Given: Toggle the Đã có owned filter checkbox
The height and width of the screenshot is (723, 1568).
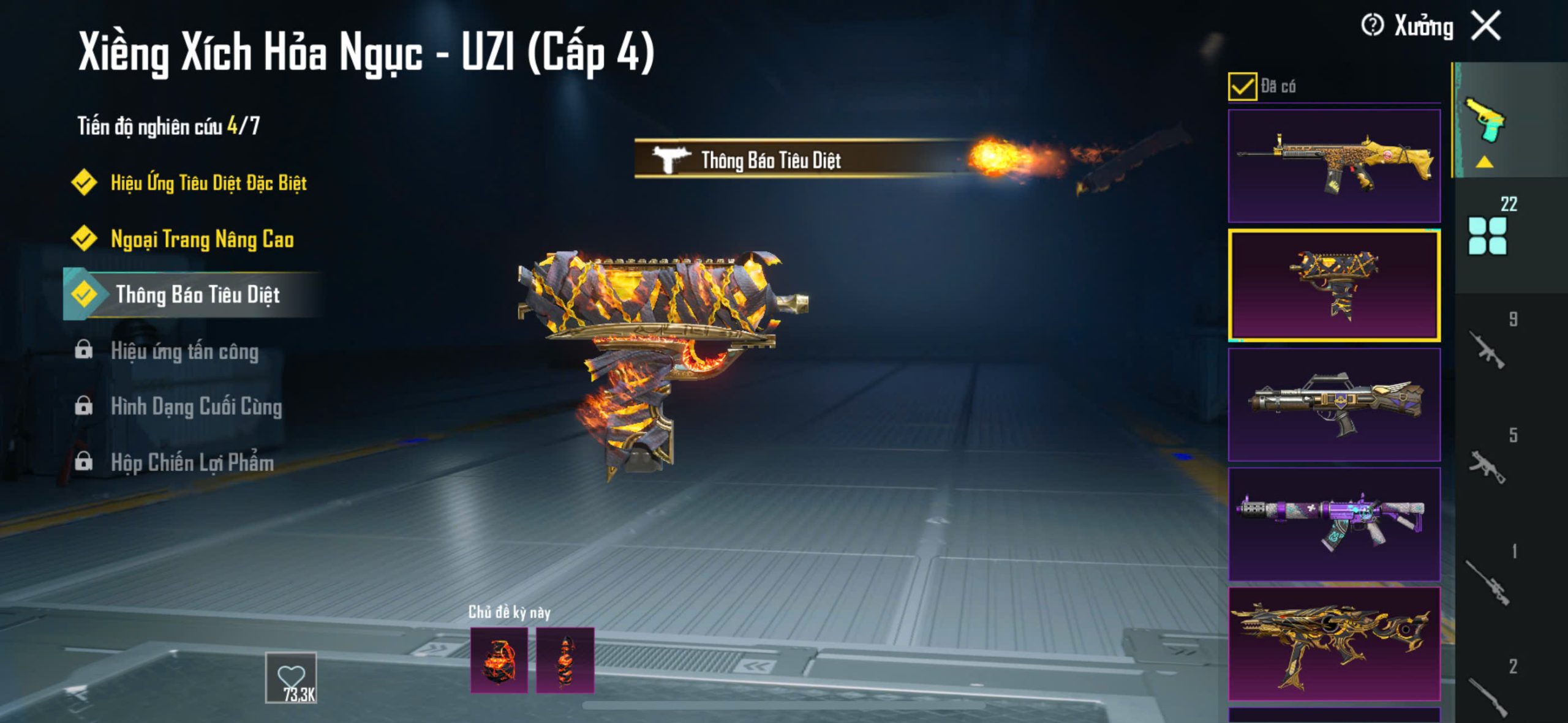Looking at the screenshot, I should pyautogui.click(x=1242, y=86).
